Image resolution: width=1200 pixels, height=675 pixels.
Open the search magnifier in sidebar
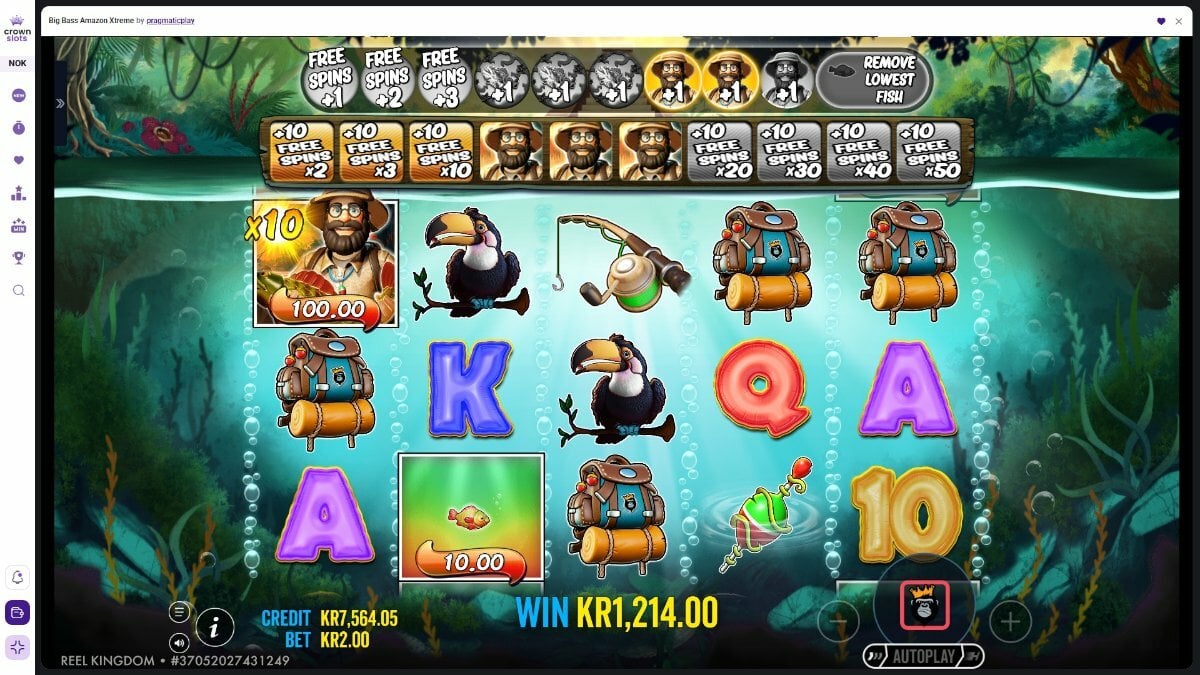(18, 290)
